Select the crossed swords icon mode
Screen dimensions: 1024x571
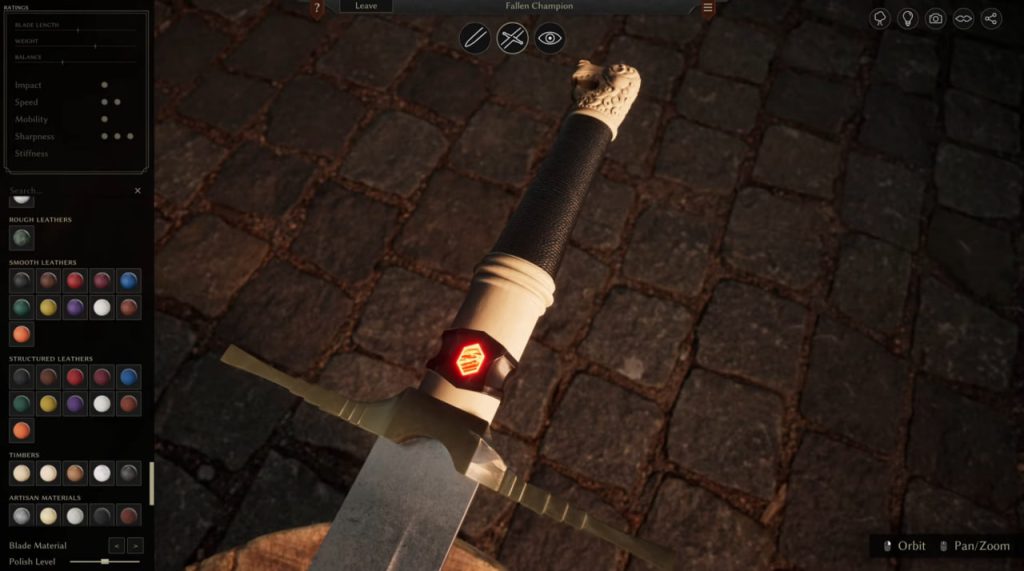pyautogui.click(x=512, y=39)
